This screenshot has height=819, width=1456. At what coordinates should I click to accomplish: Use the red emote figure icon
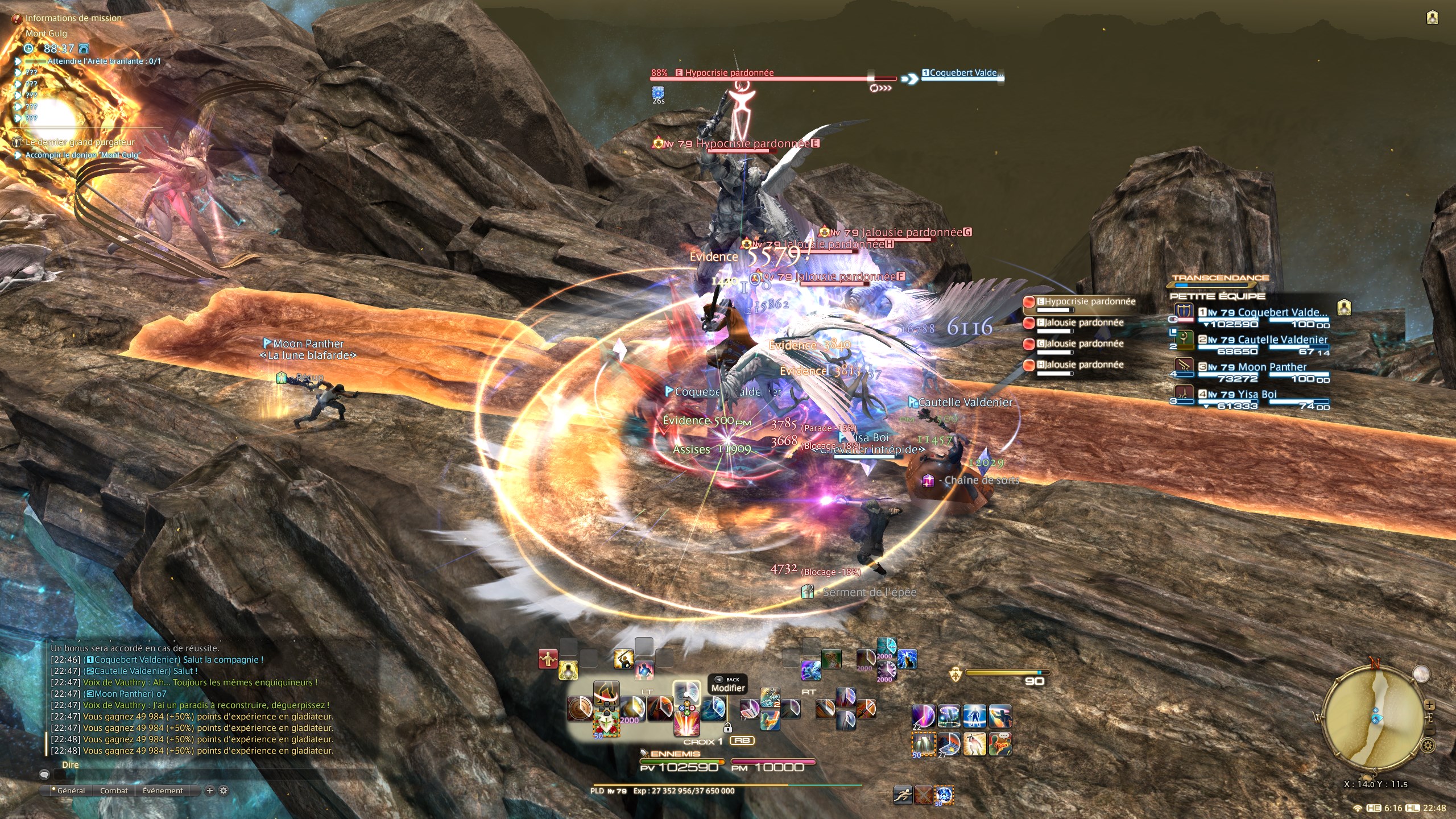(x=548, y=660)
